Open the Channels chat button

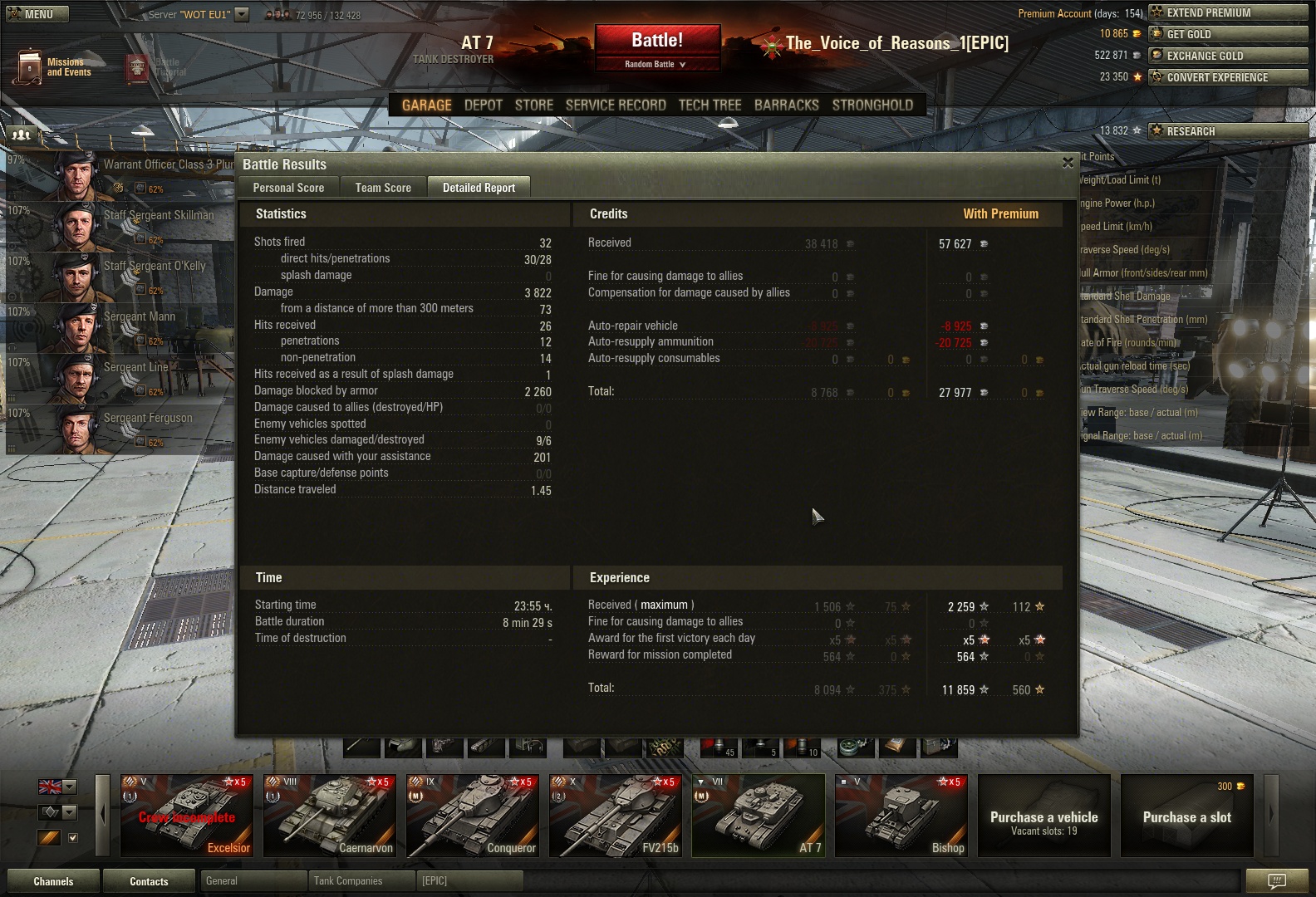coord(53,881)
